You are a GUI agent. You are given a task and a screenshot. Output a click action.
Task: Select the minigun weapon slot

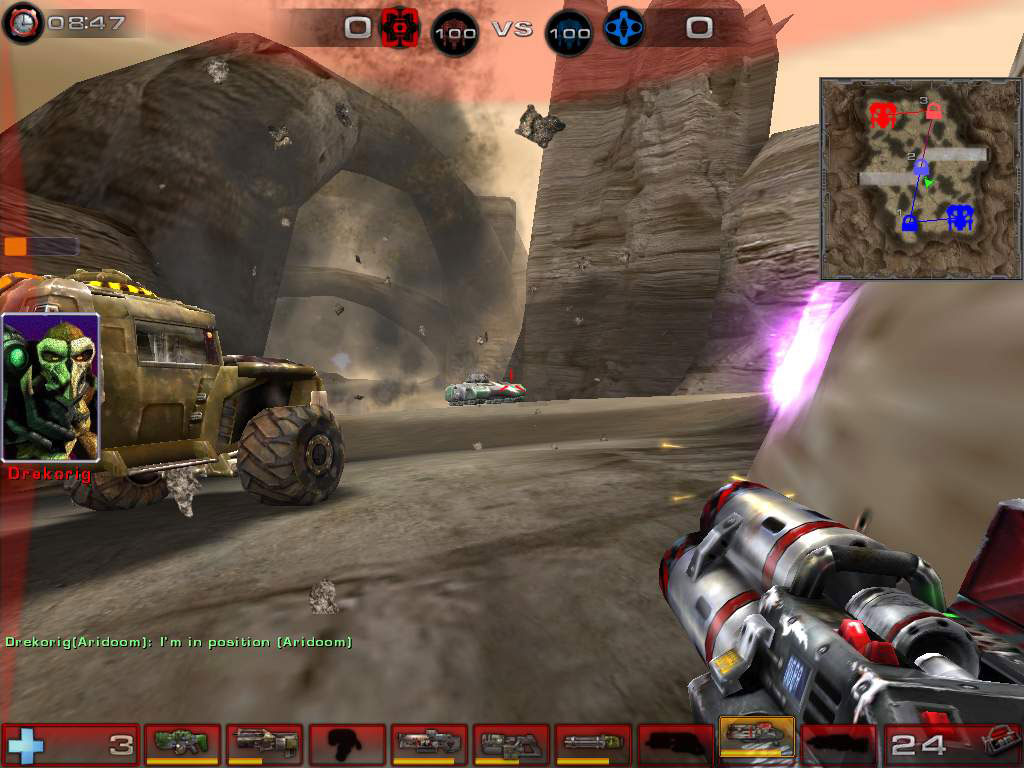[593, 742]
